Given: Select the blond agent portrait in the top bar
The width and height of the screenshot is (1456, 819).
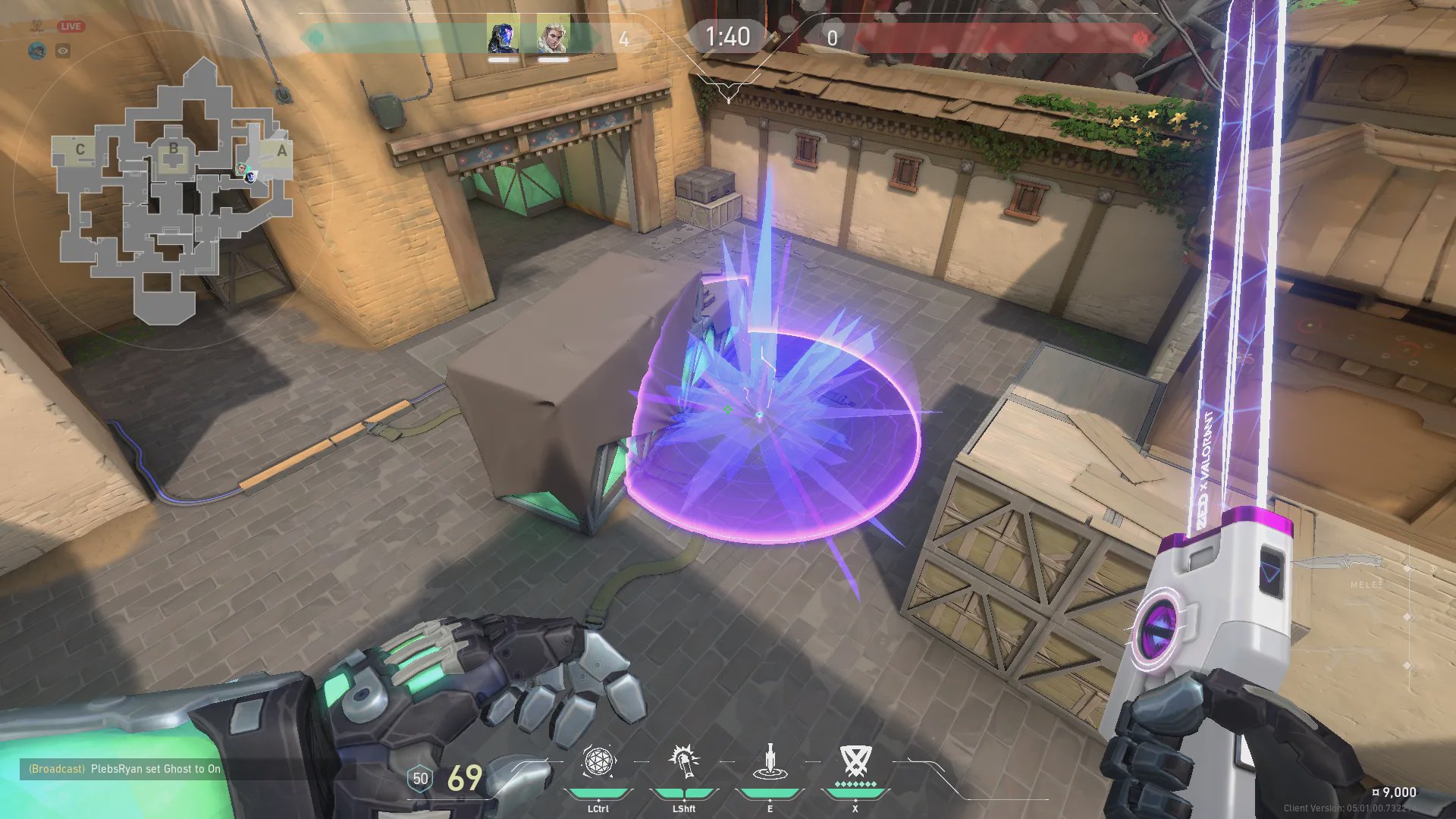Looking at the screenshot, I should pos(553,35).
